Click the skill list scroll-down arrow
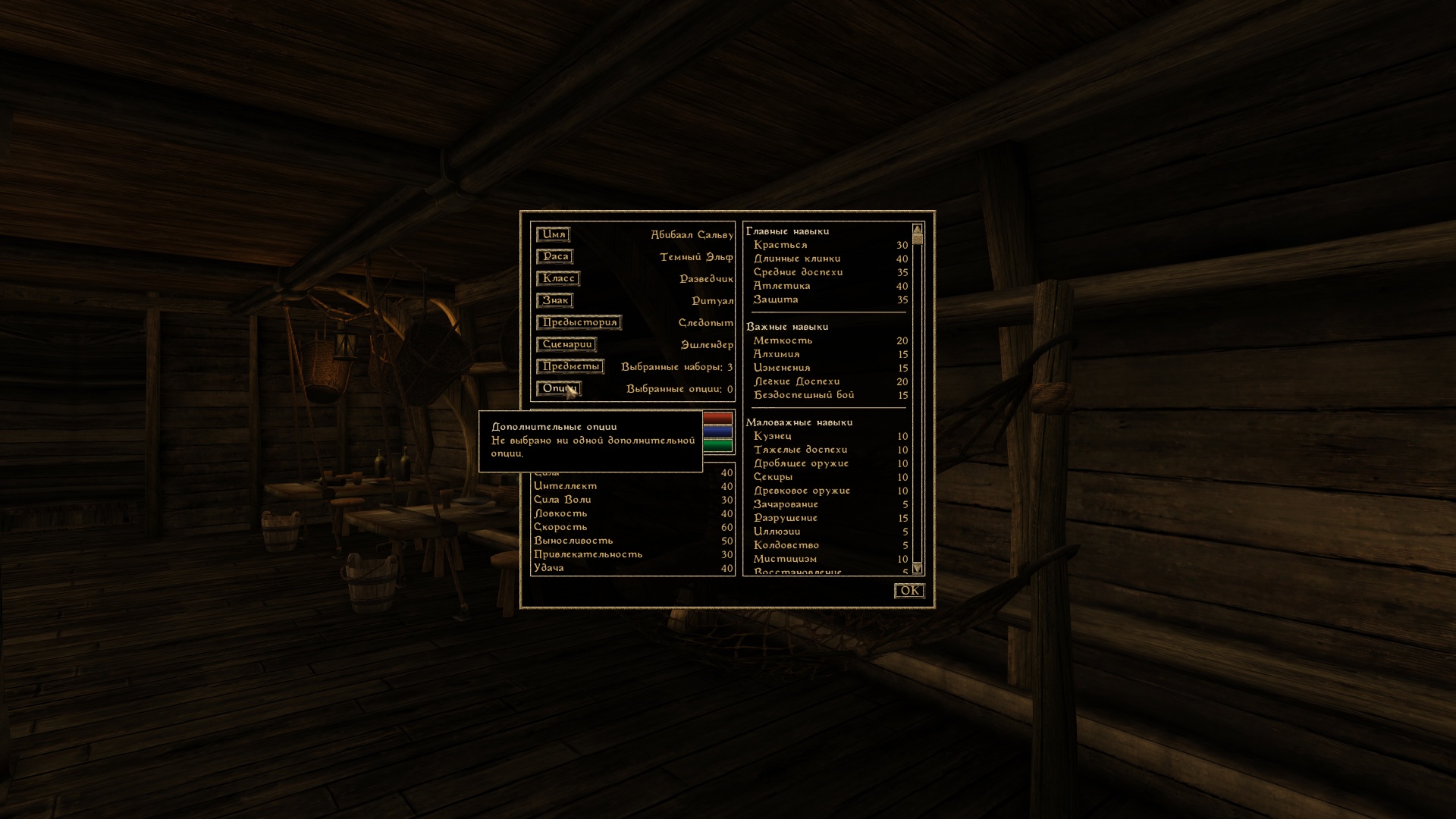Viewport: 1456px width, 819px height. (918, 568)
